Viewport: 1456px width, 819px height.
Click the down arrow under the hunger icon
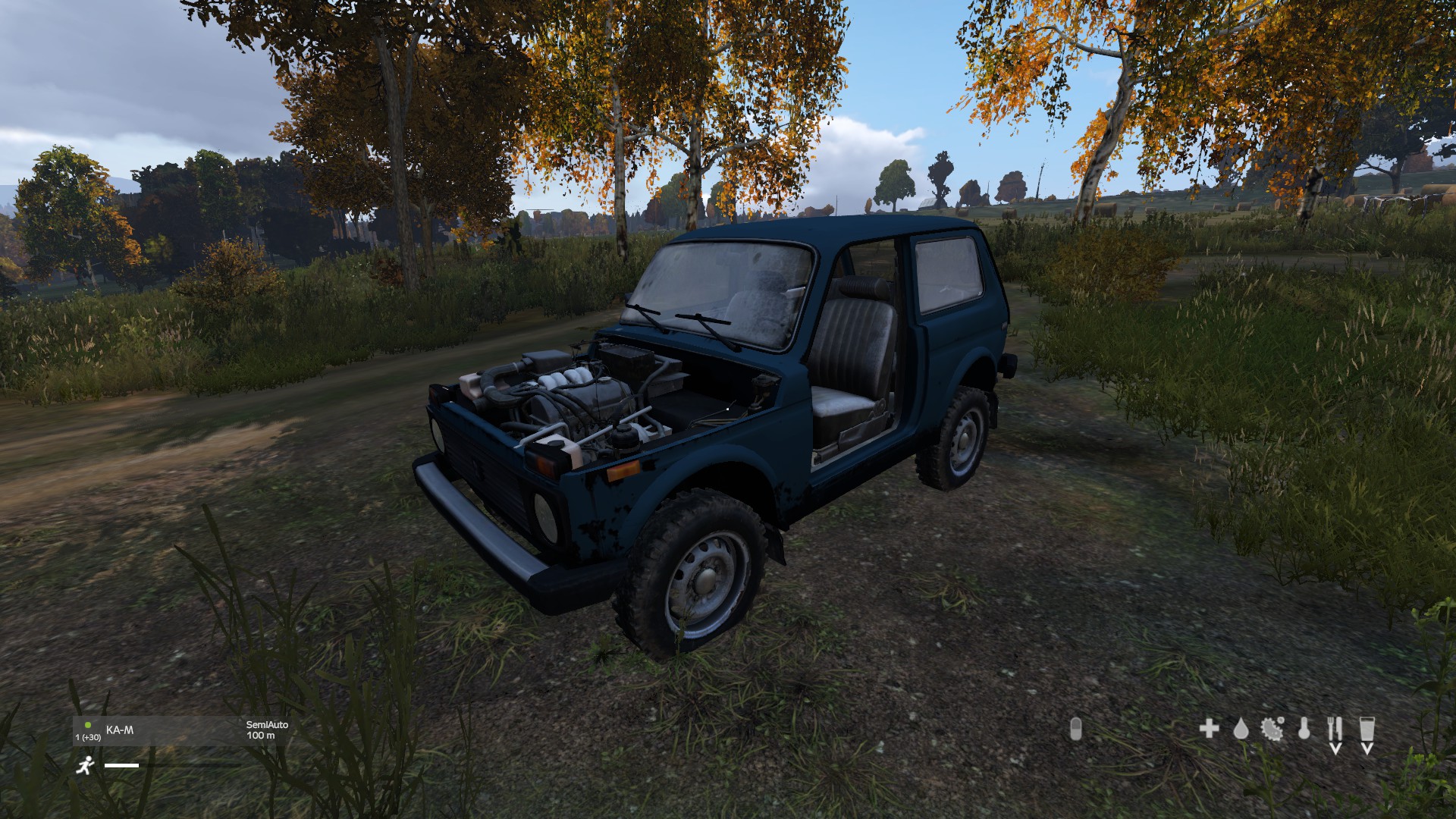coord(1336,748)
